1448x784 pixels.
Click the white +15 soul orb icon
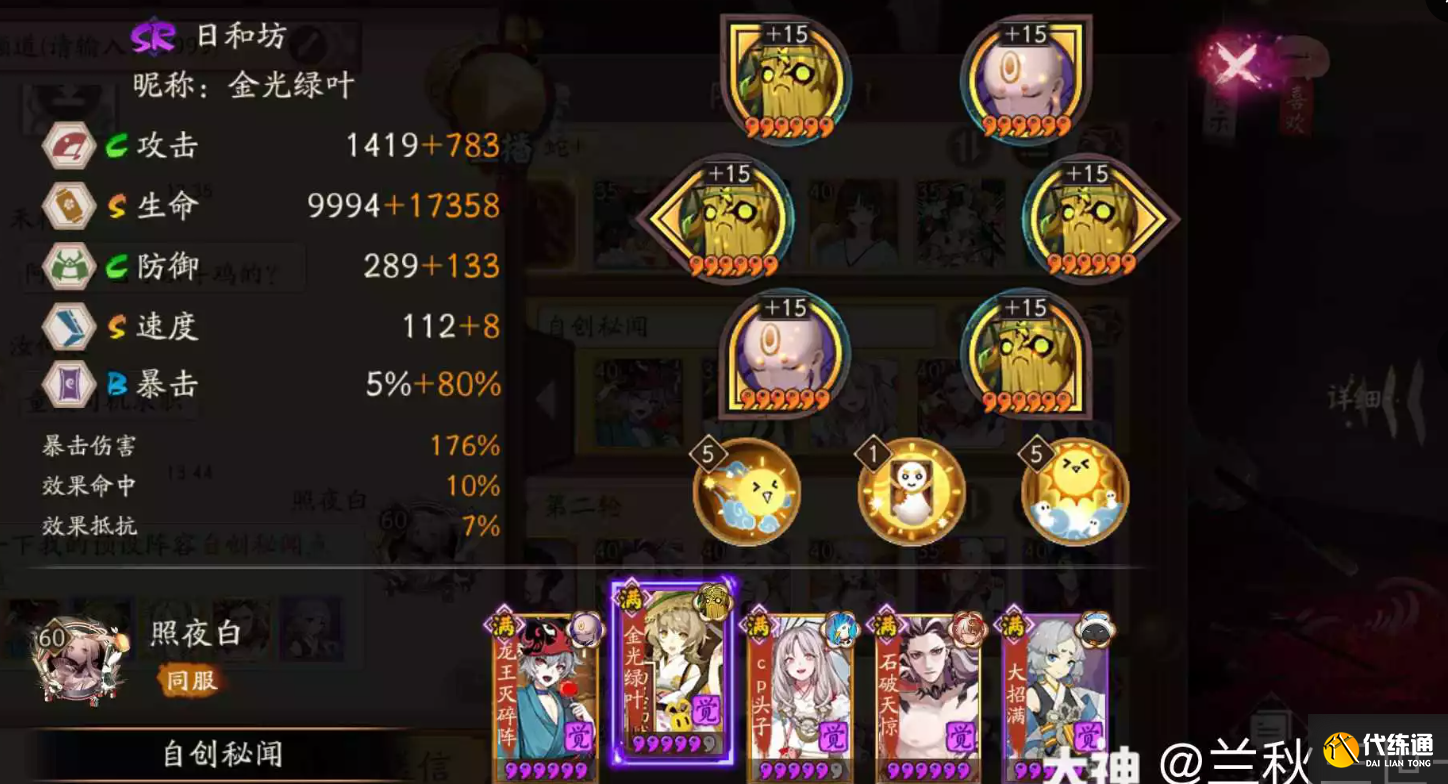[1022, 77]
